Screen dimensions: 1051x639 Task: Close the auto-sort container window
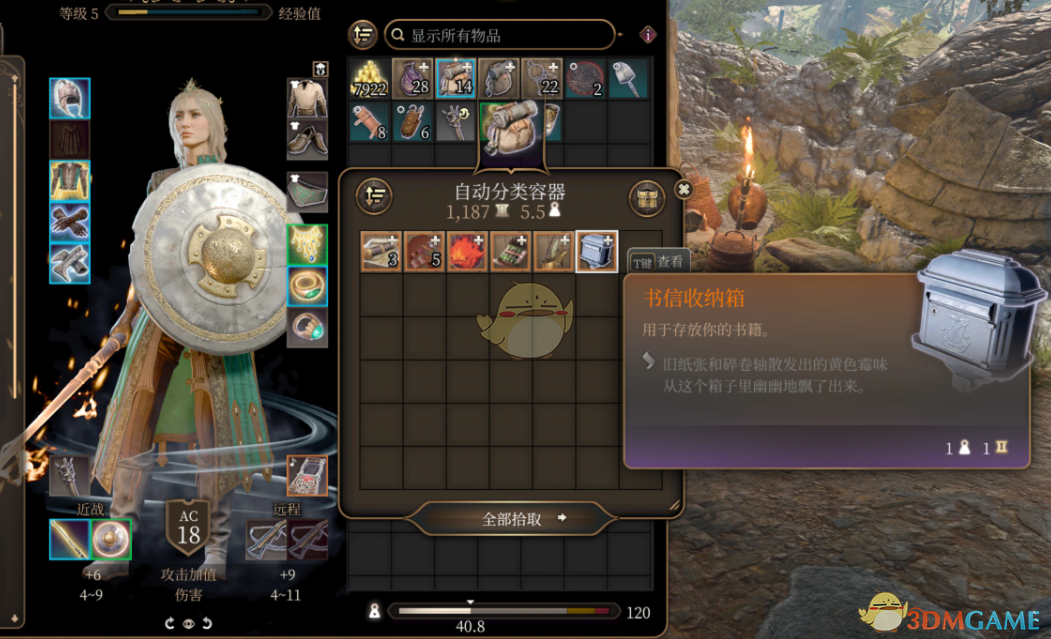(x=684, y=189)
